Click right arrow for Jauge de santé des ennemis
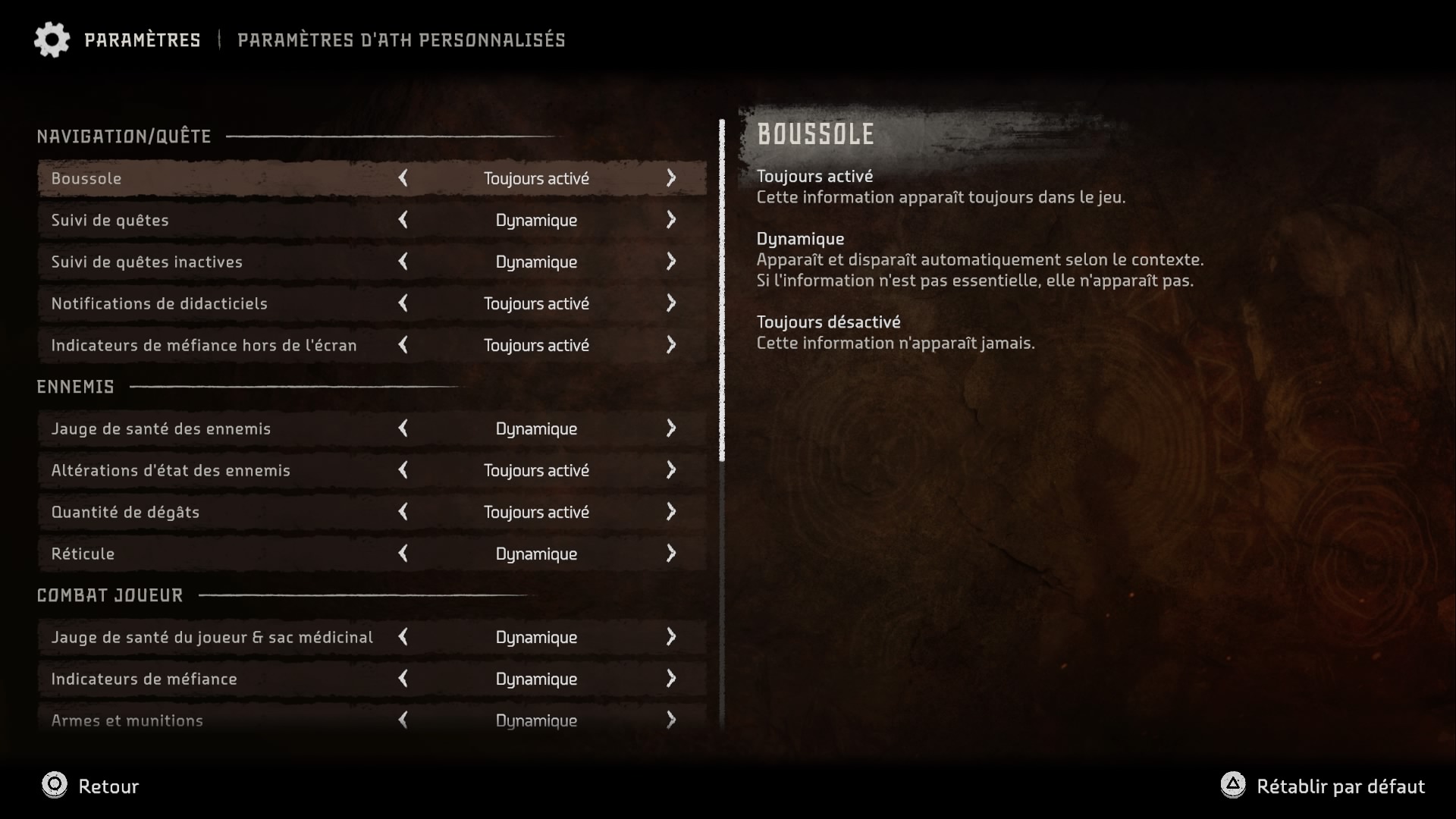Viewport: 1456px width, 819px height. [670, 428]
